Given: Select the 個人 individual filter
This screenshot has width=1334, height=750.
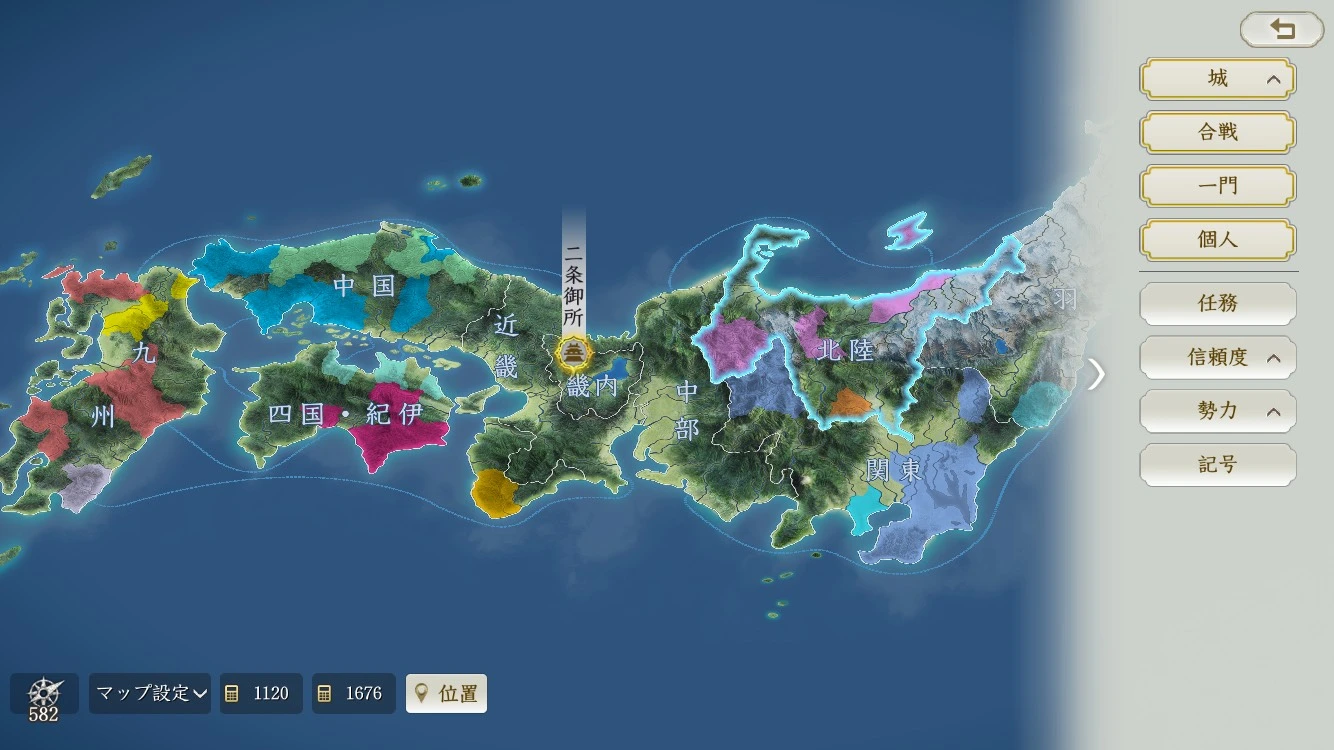Looking at the screenshot, I should click(1217, 240).
